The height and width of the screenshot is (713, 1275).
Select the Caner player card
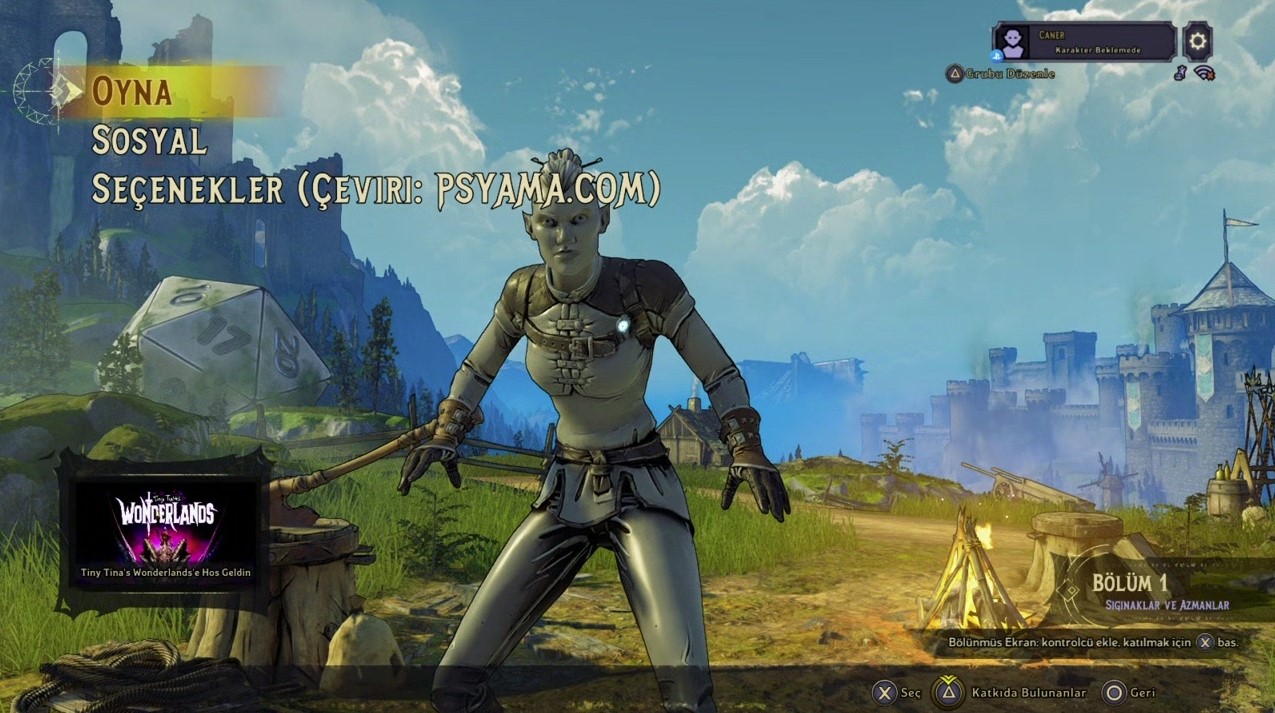click(x=1083, y=42)
